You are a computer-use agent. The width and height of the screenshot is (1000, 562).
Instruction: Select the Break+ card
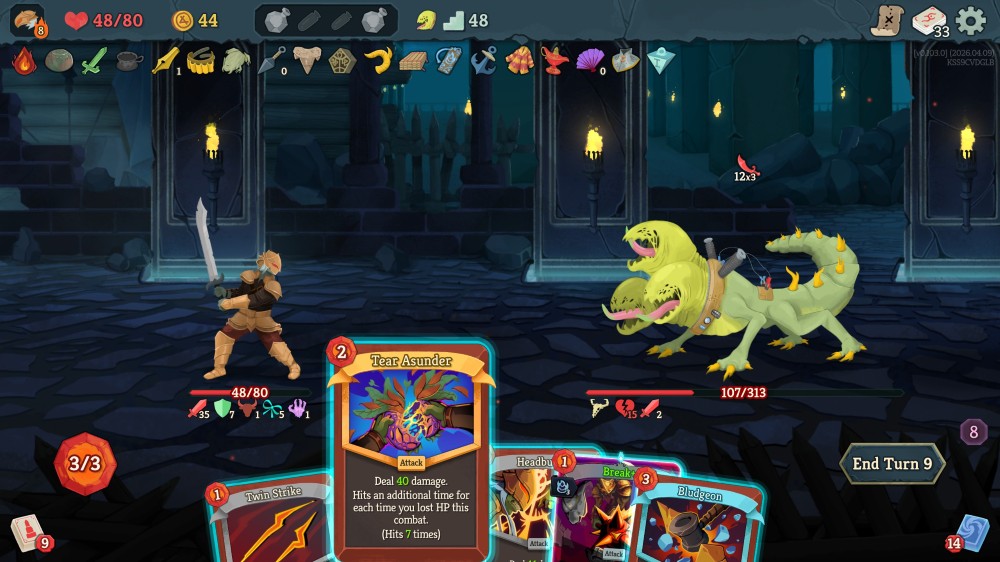point(598,510)
